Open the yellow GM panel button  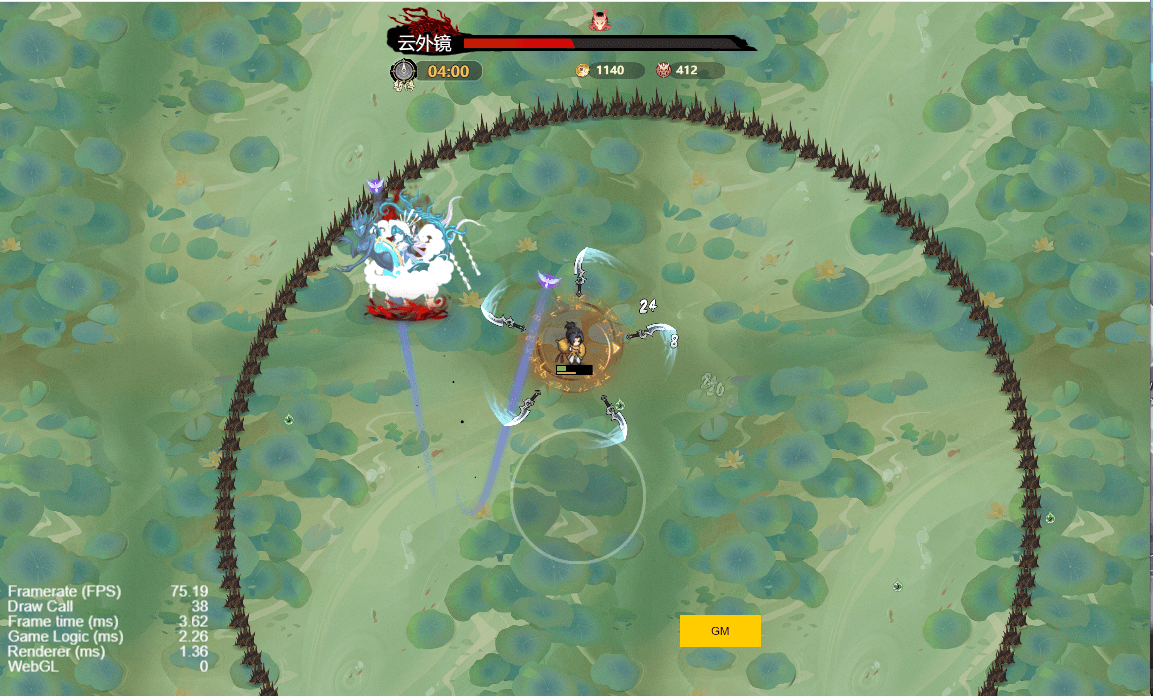720,631
